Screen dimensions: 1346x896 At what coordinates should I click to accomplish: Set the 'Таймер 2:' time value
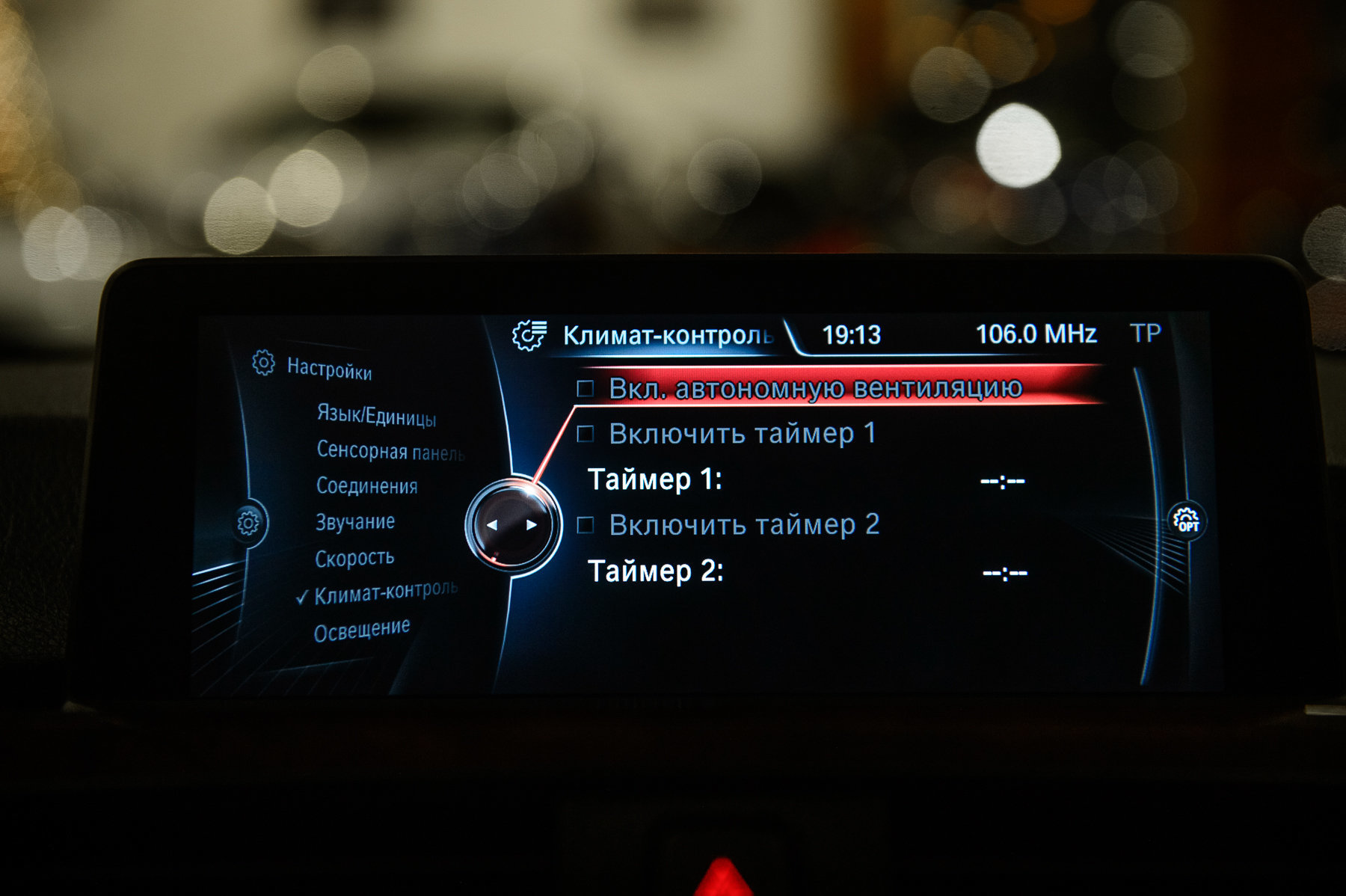tap(1004, 574)
